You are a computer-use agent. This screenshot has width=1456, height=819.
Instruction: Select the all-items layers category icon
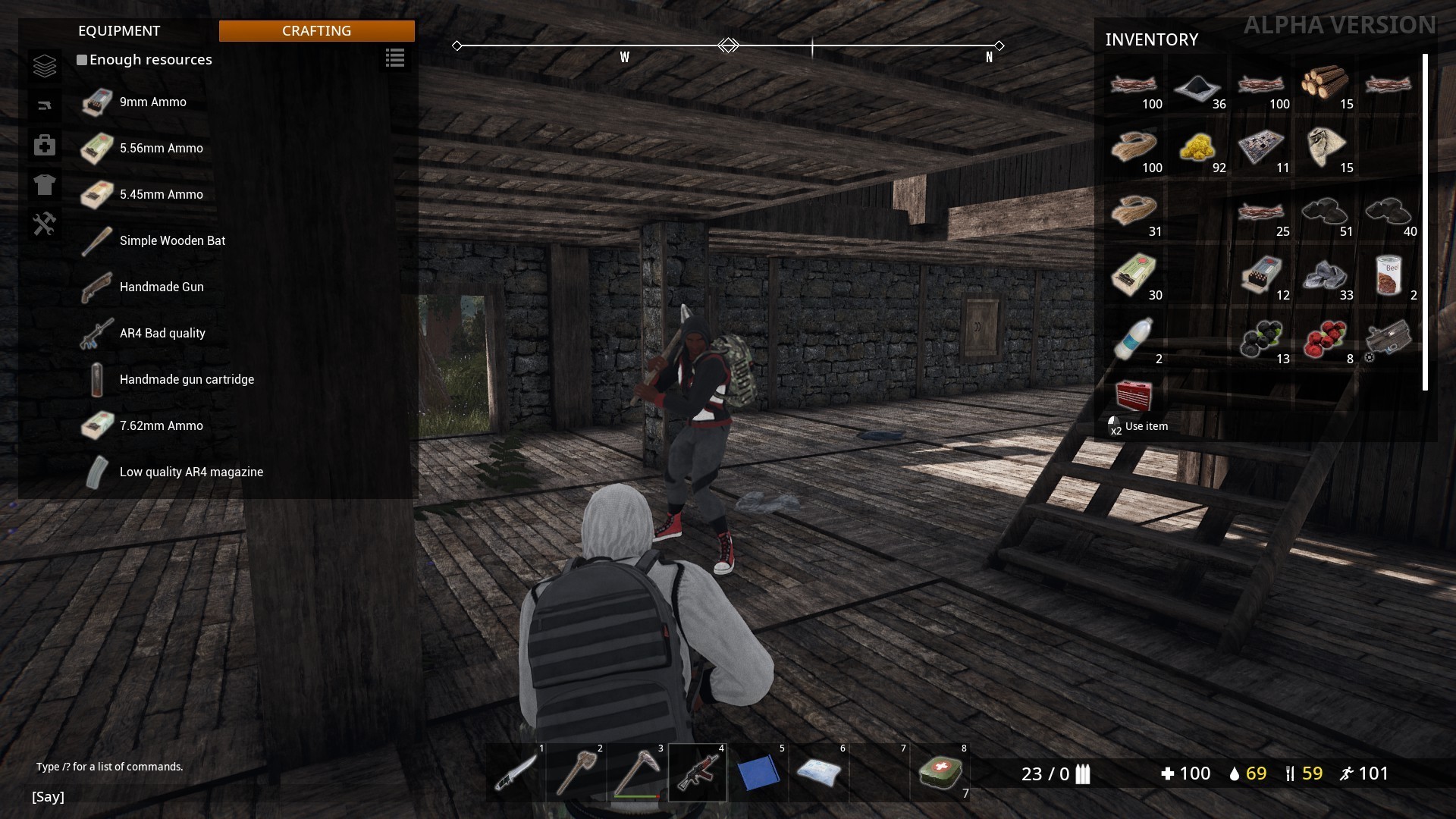pos(45,66)
